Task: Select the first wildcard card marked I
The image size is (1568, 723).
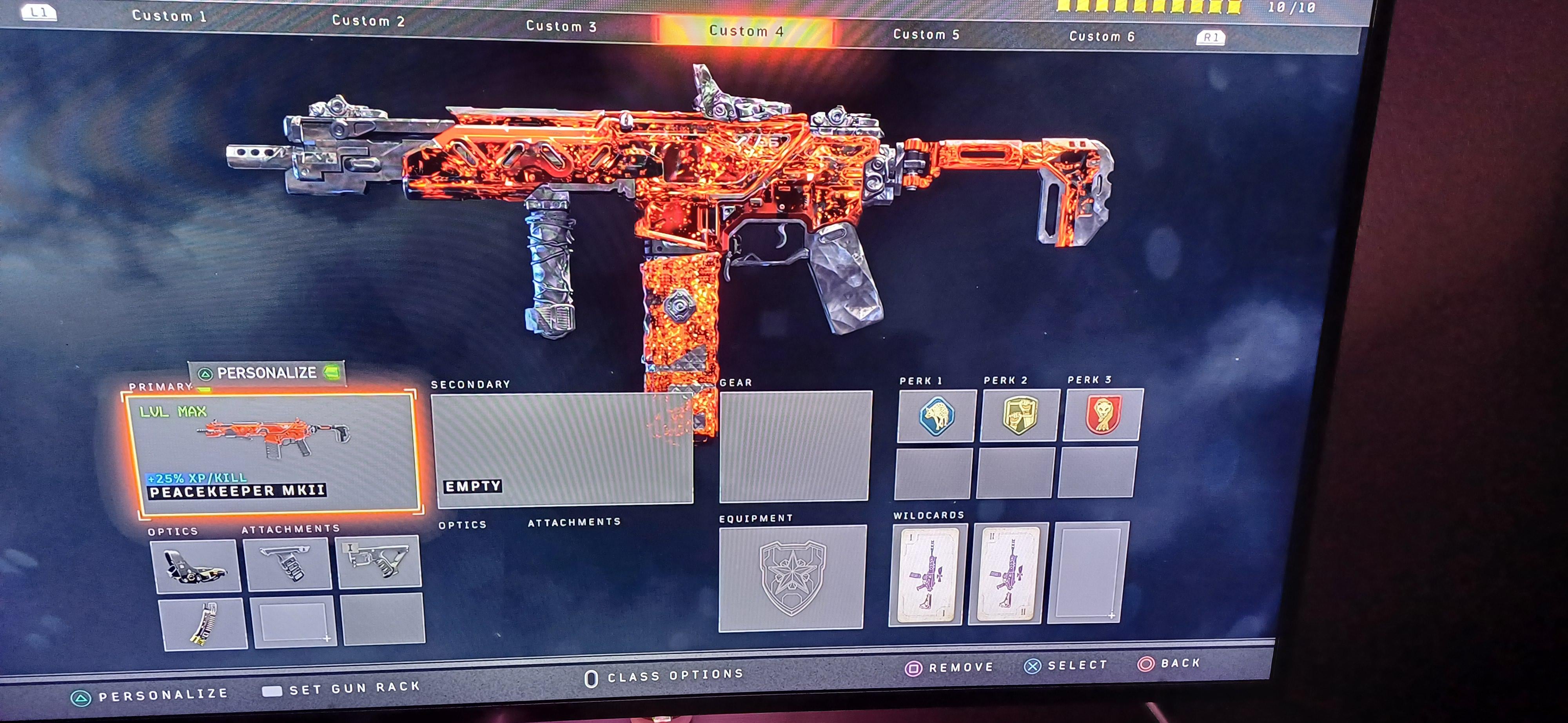Action: (x=926, y=574)
